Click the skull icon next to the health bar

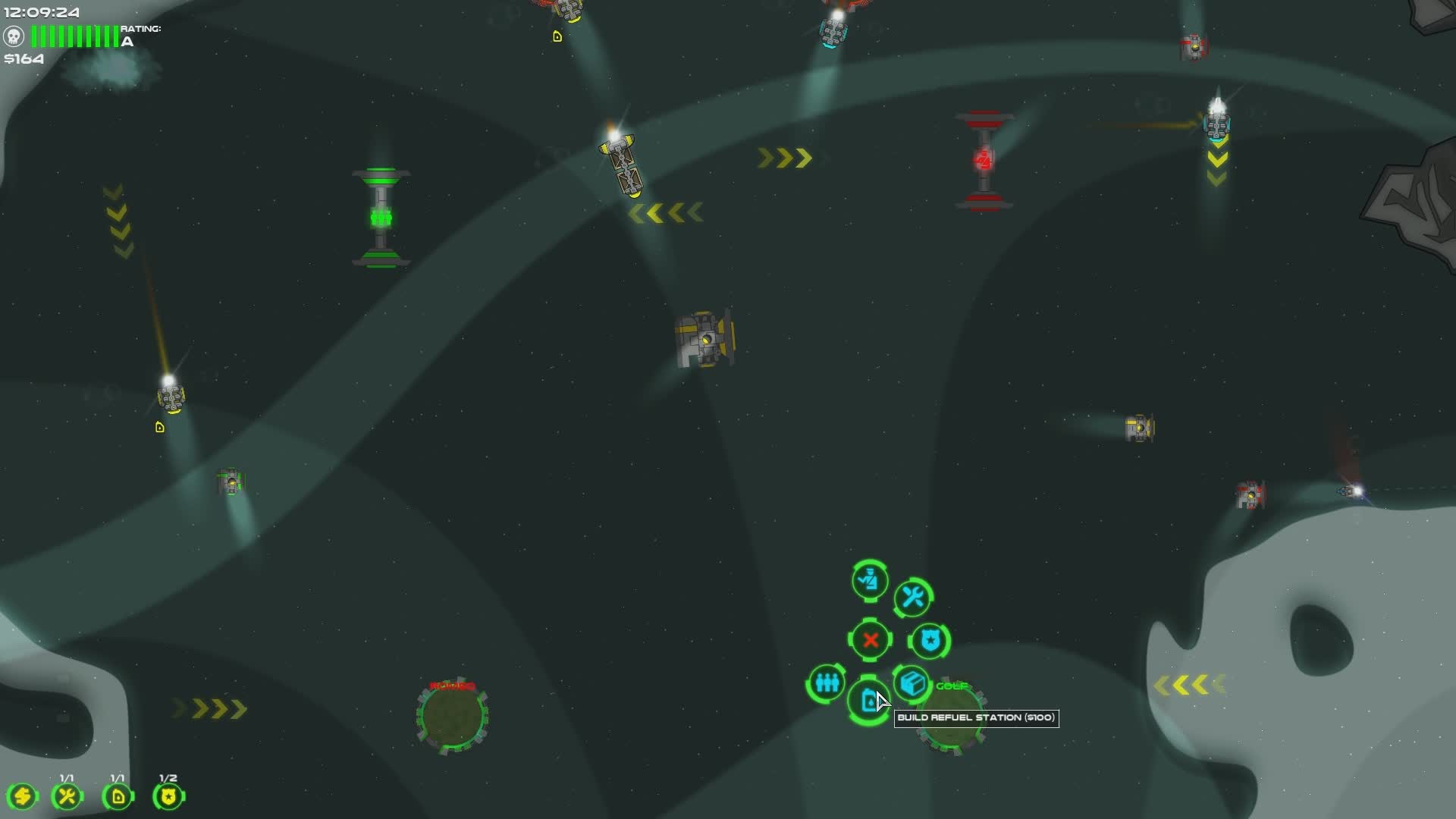13,35
